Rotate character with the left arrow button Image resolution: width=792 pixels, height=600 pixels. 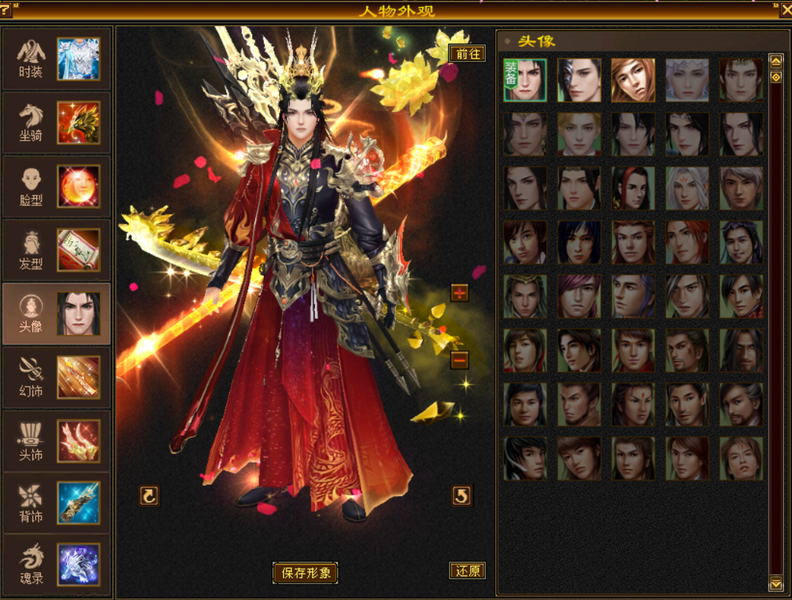click(x=149, y=495)
